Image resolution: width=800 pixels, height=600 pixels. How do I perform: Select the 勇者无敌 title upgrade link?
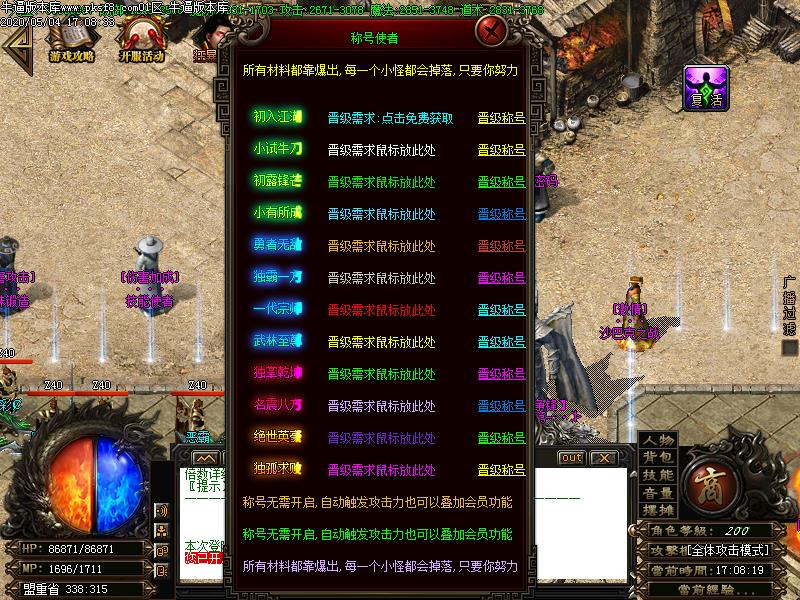click(x=501, y=246)
